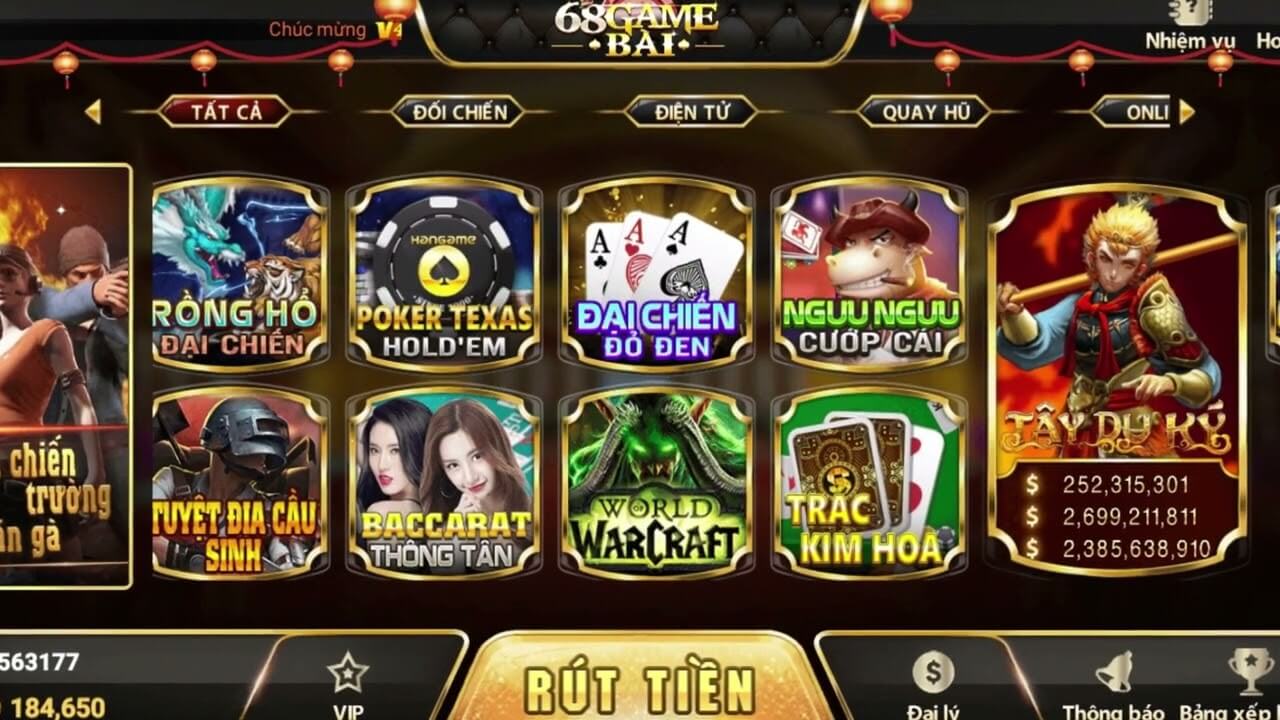The width and height of the screenshot is (1280, 720).
Task: Select Baccarat Thông Tấn tile
Action: (444, 483)
